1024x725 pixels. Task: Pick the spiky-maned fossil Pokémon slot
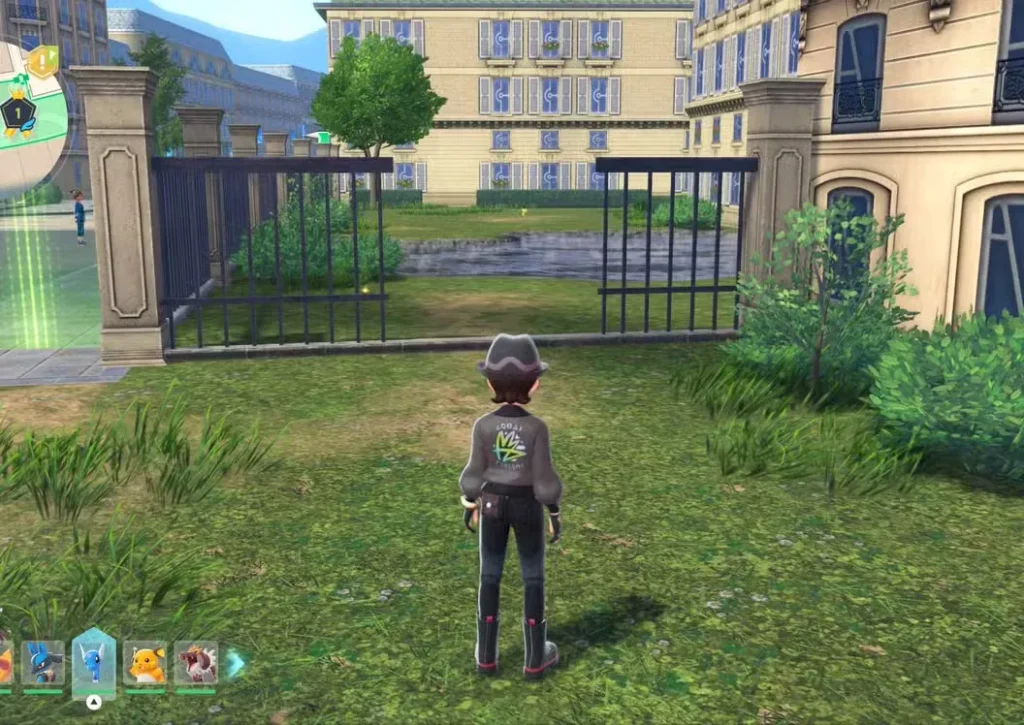point(196,662)
